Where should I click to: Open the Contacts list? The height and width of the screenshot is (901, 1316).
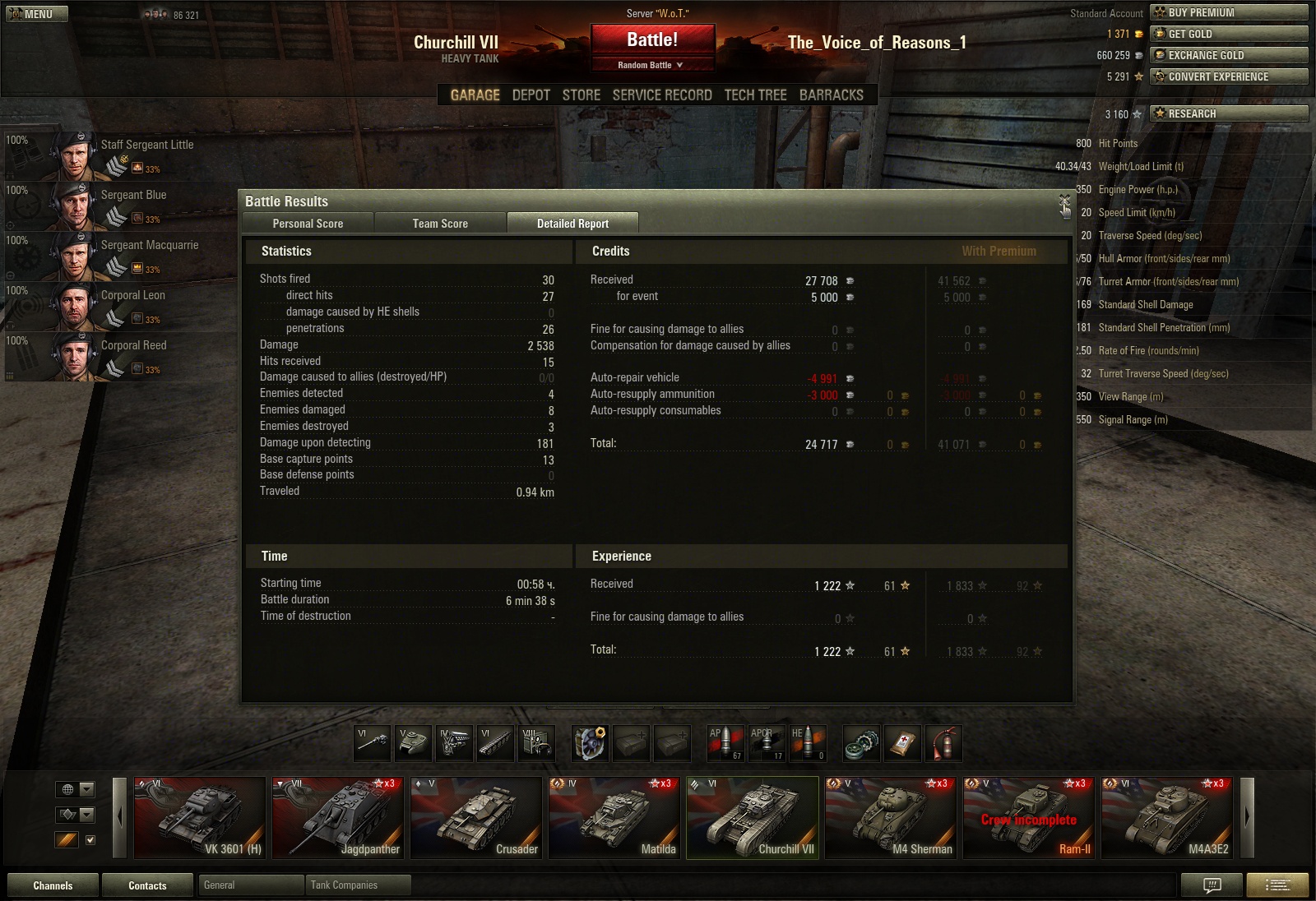147,885
